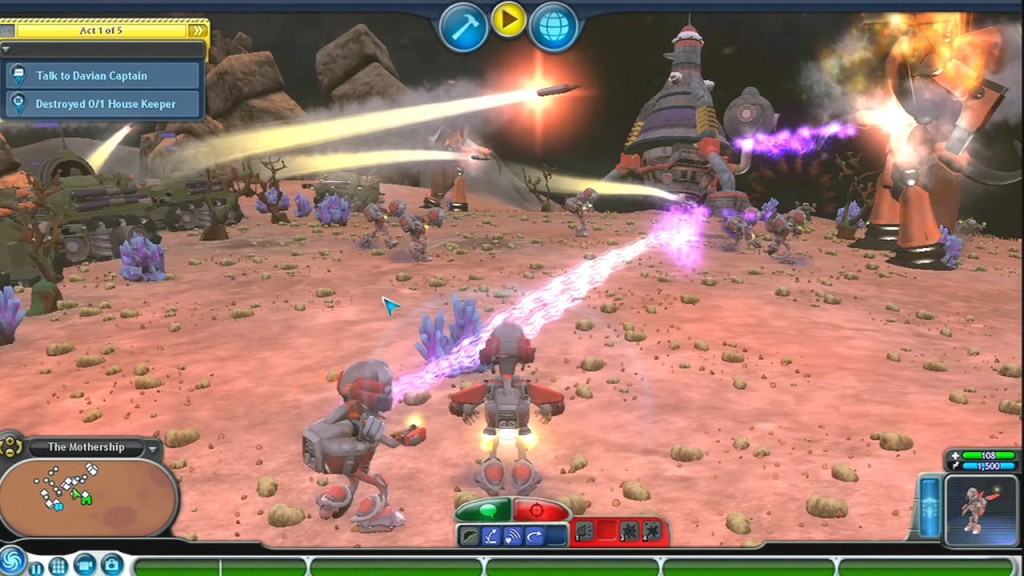1024x576 pixels.
Task: Pause the game
Action: pos(37,566)
